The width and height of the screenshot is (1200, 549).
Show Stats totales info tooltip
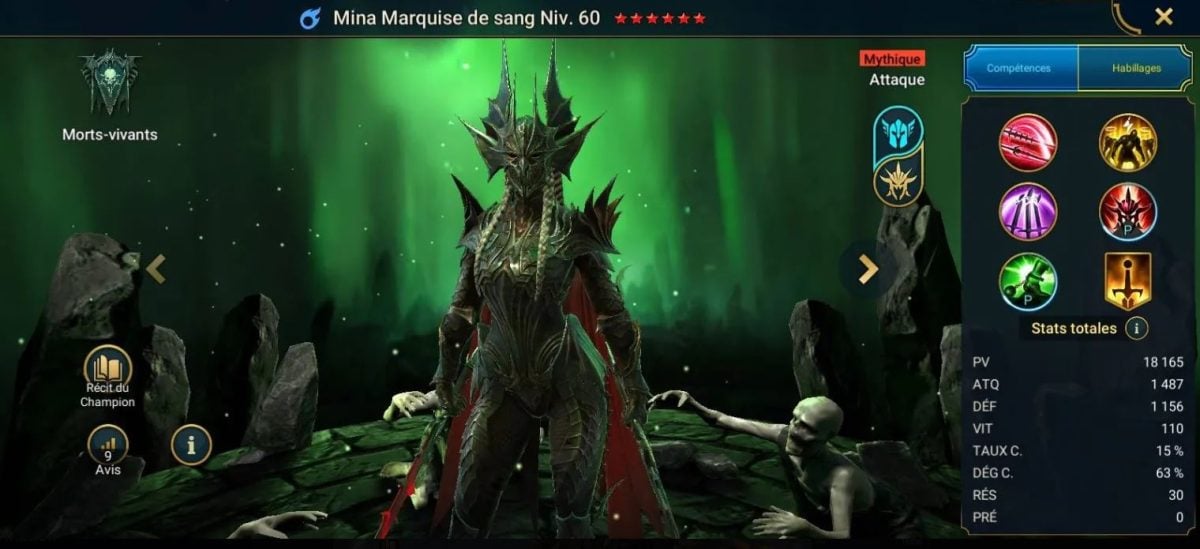1136,328
